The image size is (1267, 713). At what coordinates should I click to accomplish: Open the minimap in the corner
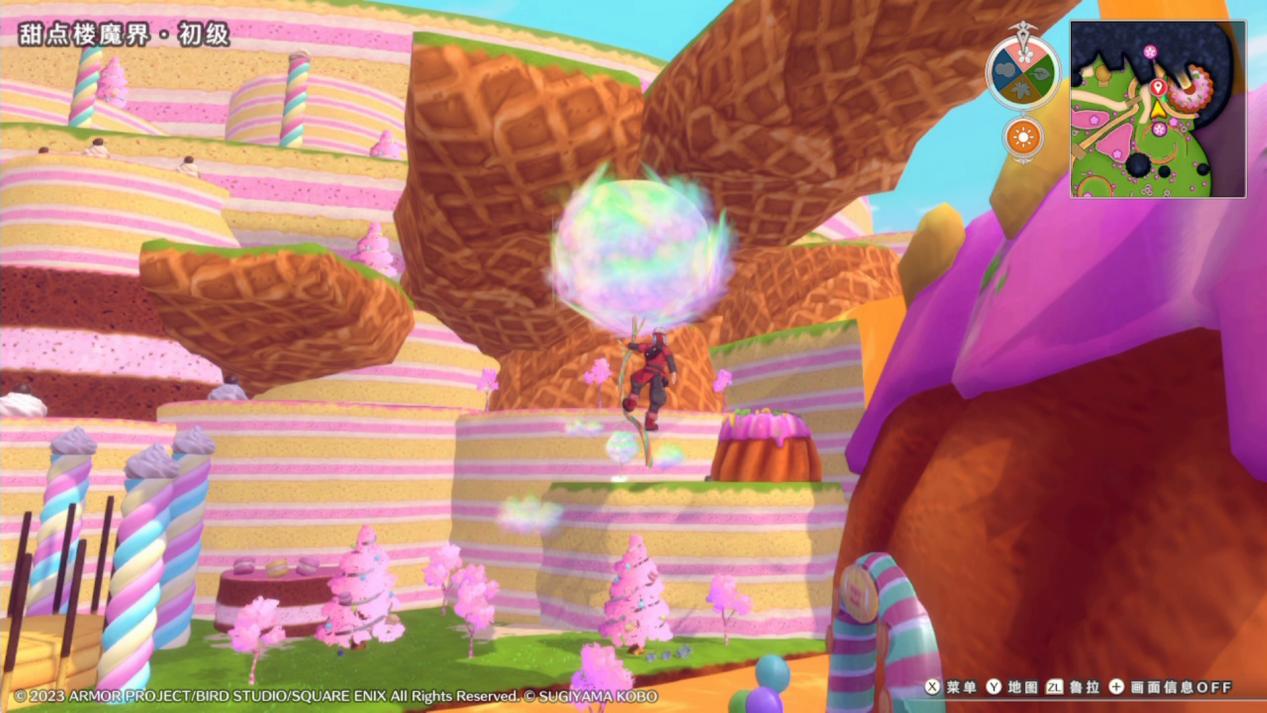pyautogui.click(x=1157, y=109)
